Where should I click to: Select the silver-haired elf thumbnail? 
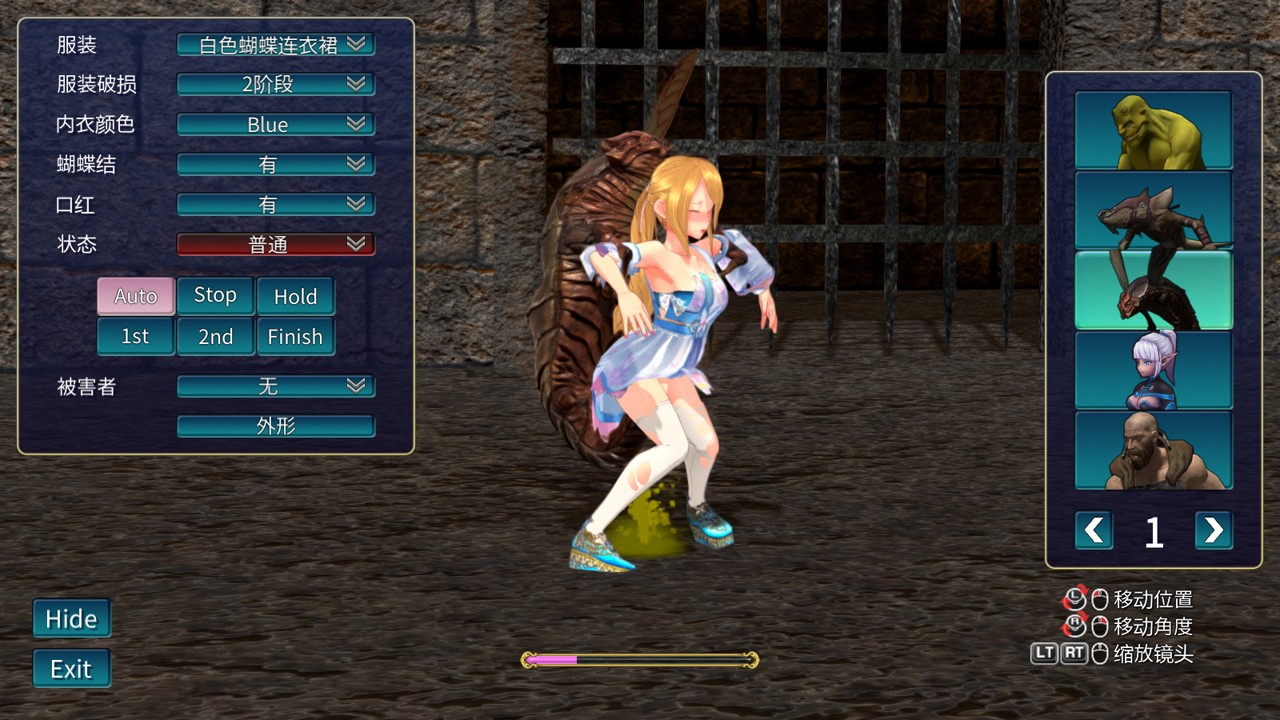(1153, 370)
